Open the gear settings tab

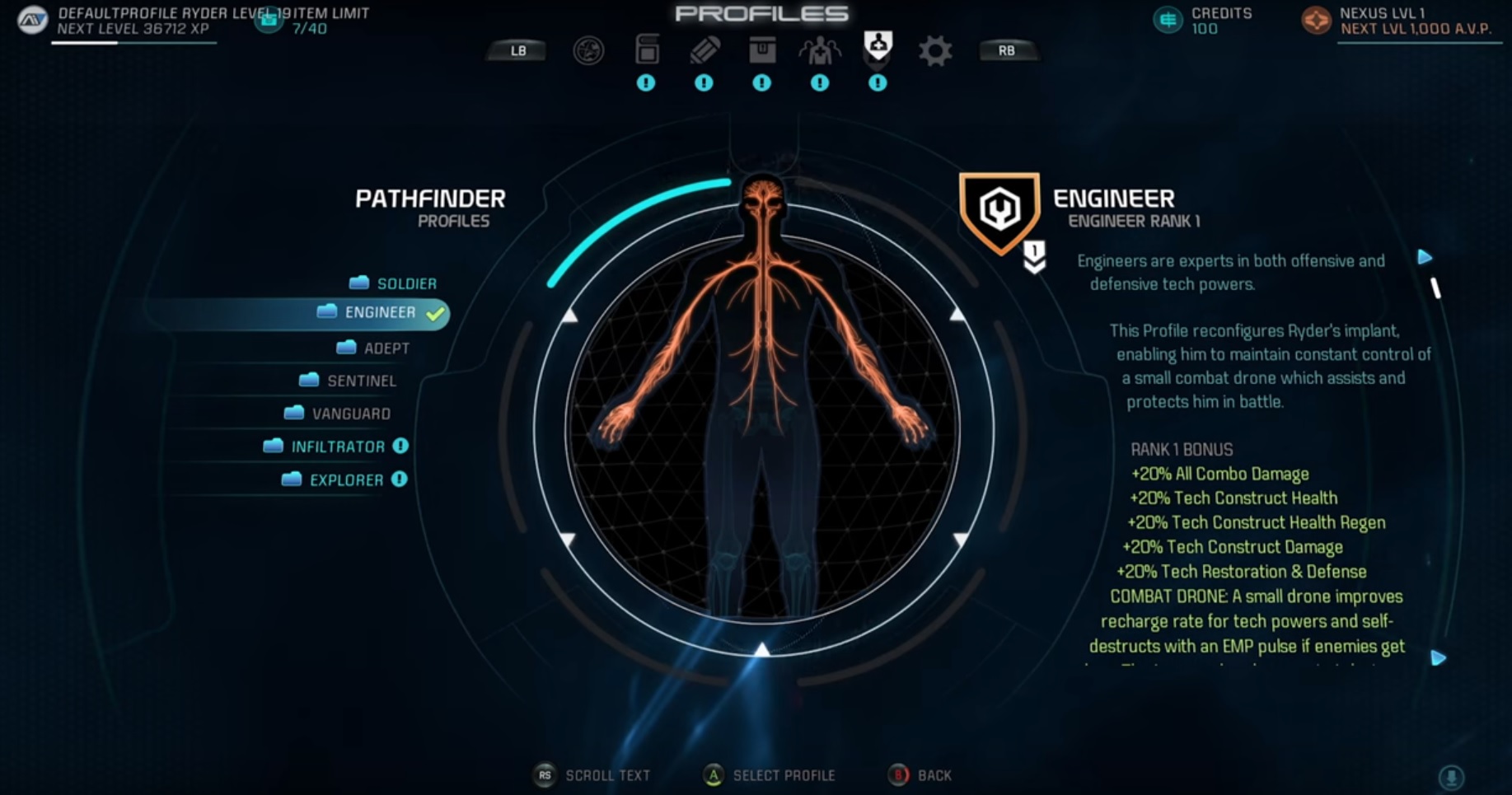point(935,51)
